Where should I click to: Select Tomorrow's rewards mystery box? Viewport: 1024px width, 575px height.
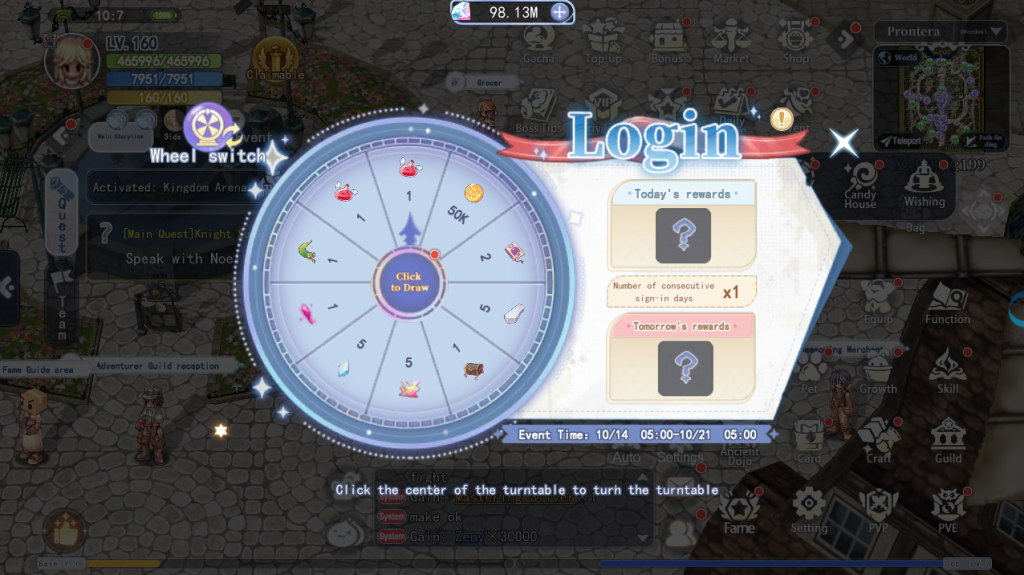685,367
